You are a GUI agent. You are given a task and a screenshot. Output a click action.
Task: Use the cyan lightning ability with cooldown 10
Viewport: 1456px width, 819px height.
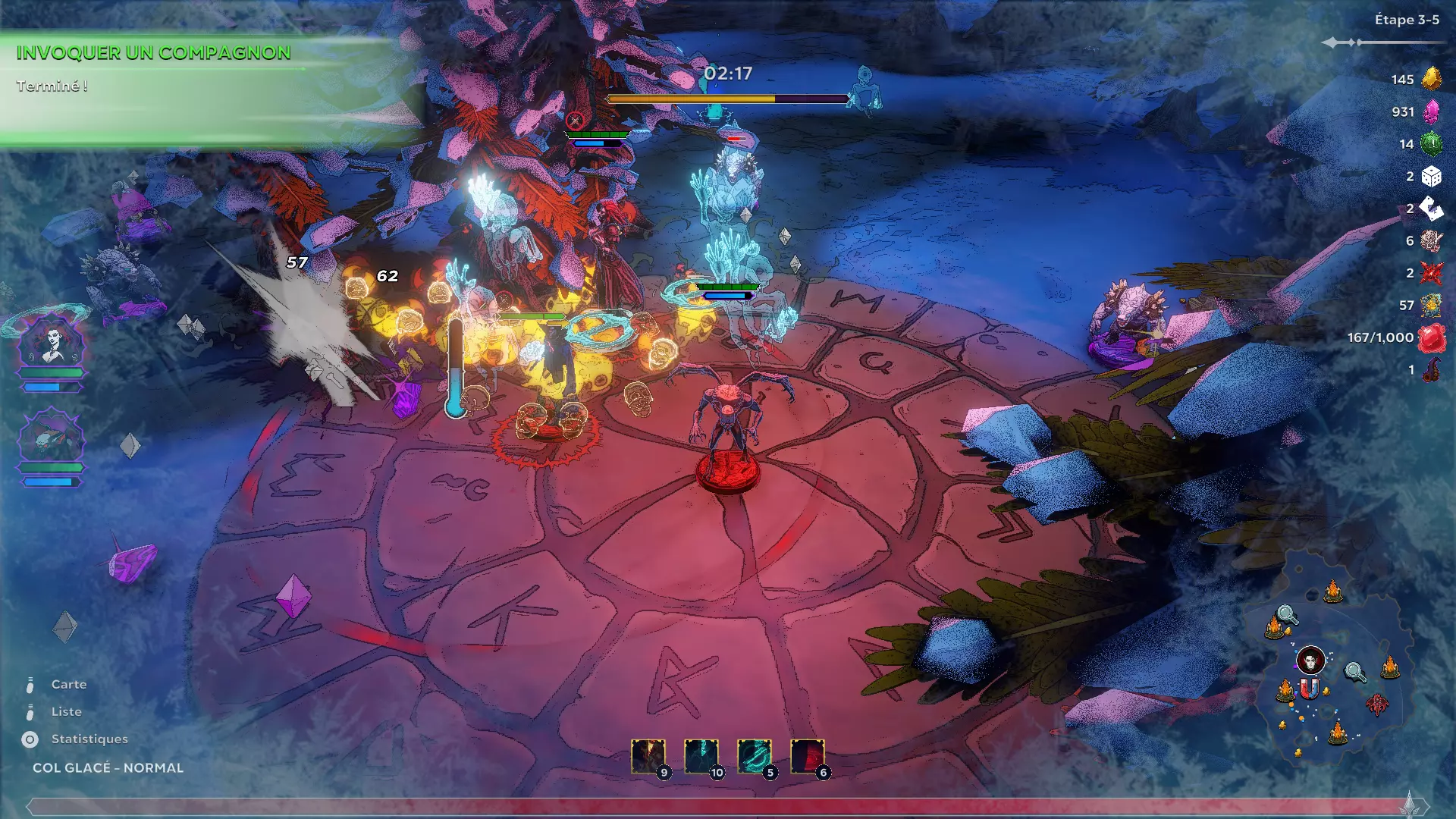(x=701, y=756)
